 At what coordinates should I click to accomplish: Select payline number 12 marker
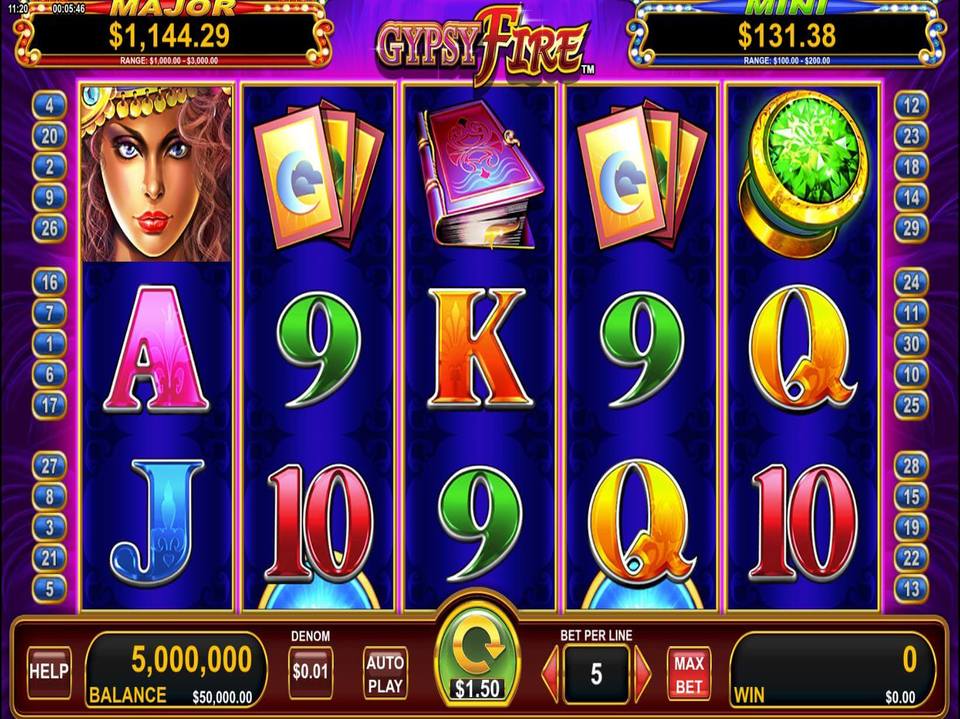coord(911,104)
